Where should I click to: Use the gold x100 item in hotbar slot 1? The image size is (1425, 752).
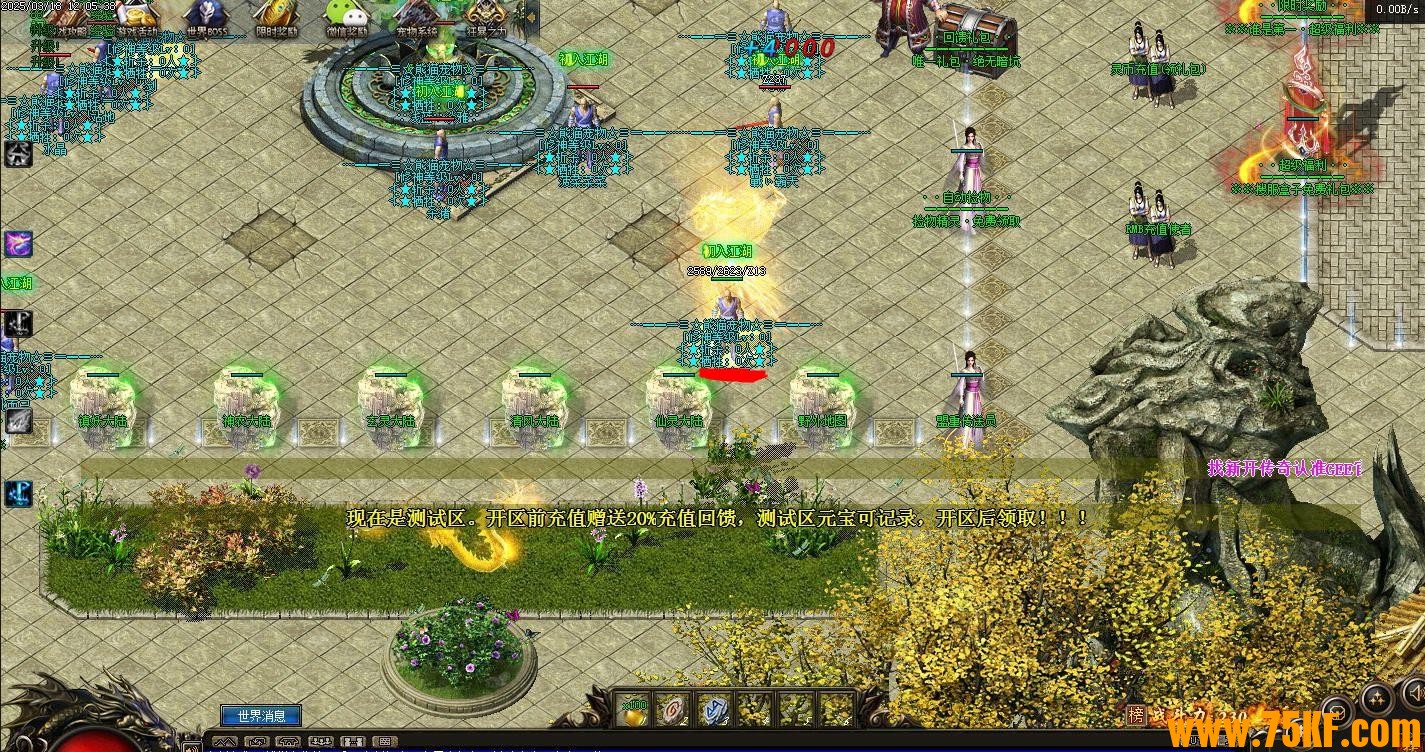pos(635,710)
